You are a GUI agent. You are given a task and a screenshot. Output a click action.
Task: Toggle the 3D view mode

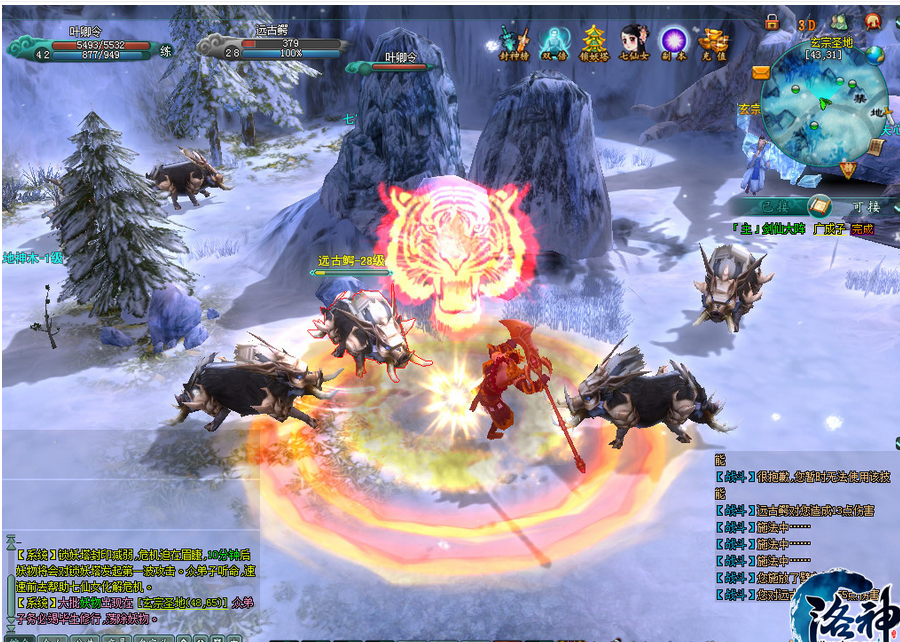[806, 23]
